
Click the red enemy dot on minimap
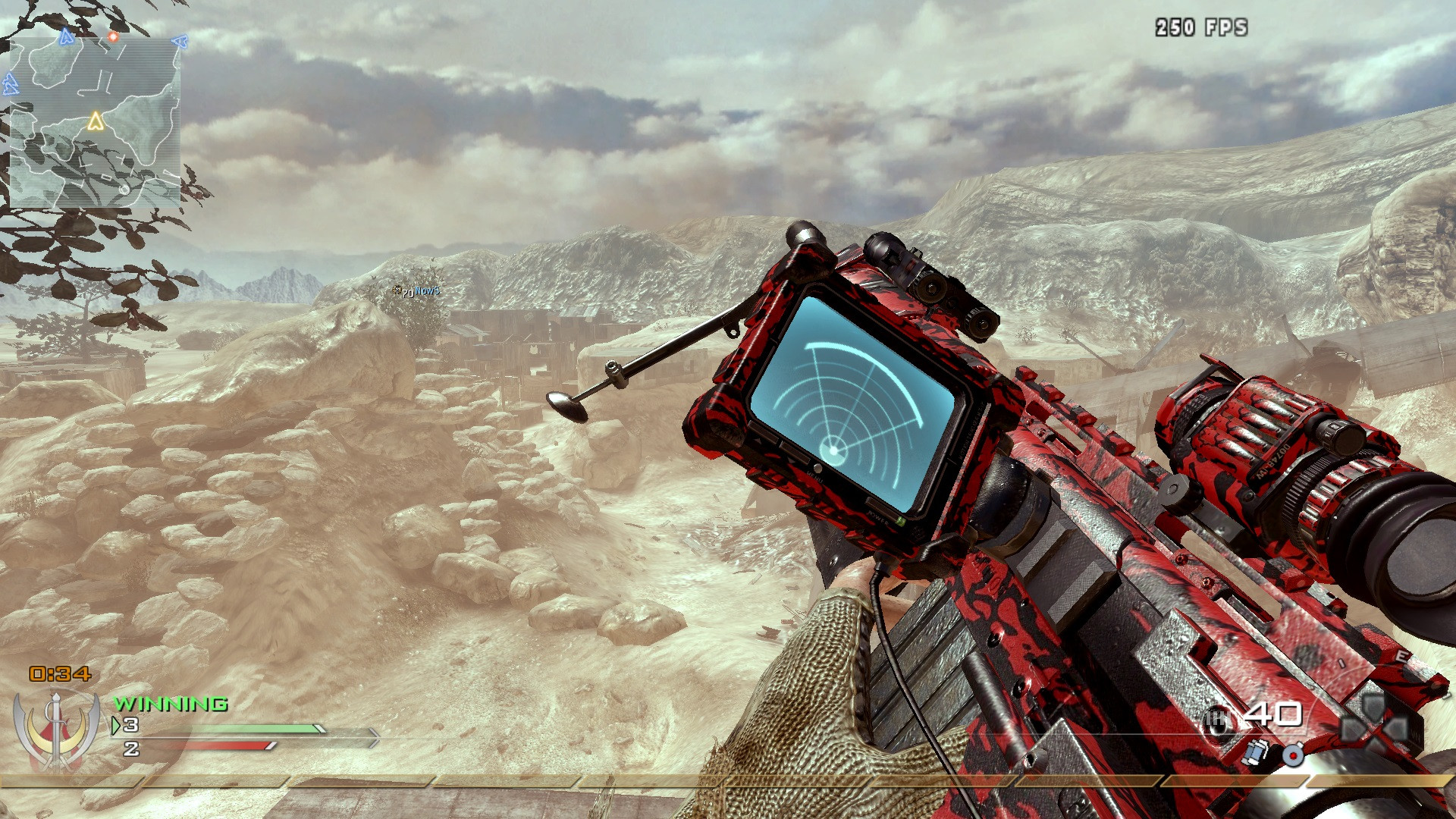point(113,36)
